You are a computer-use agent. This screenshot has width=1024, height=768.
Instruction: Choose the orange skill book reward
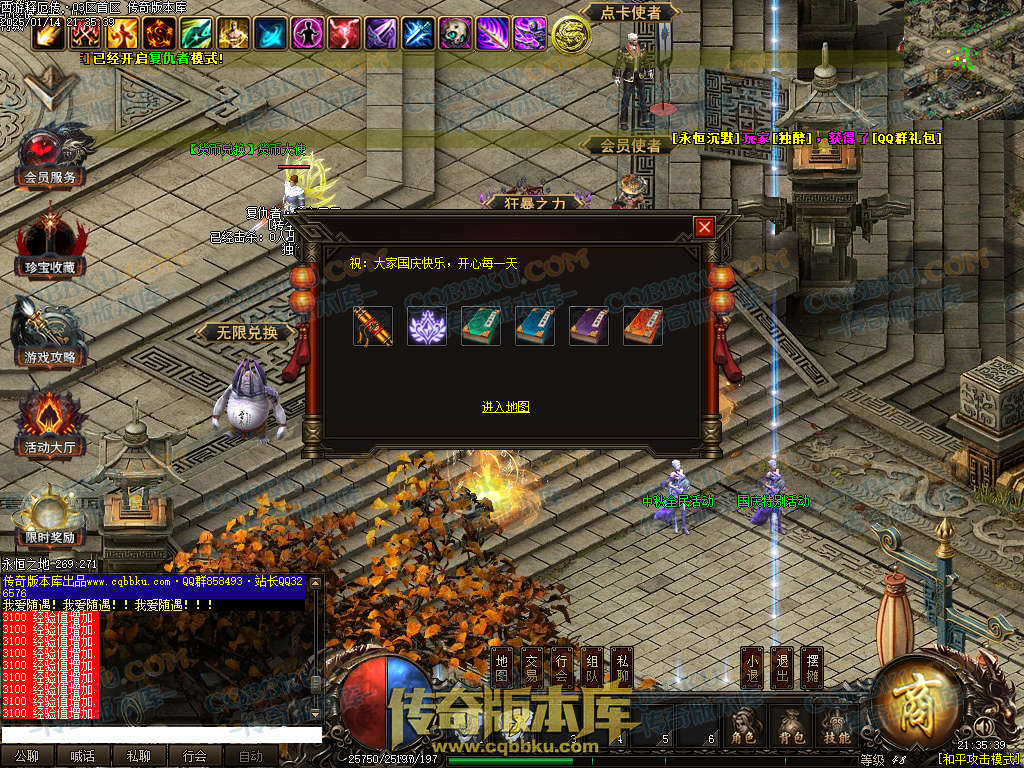click(x=643, y=327)
